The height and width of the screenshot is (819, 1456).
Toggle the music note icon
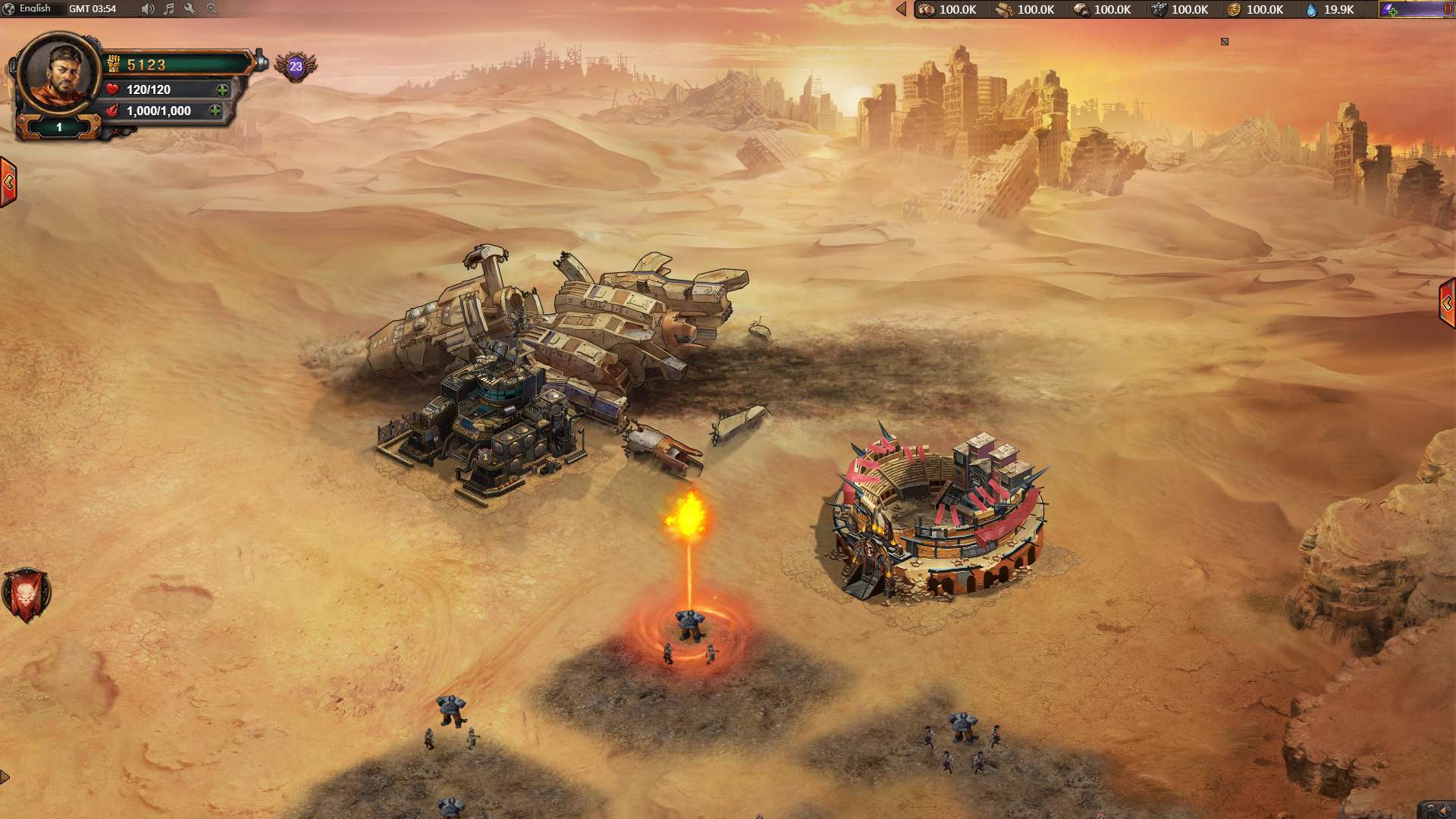169,9
